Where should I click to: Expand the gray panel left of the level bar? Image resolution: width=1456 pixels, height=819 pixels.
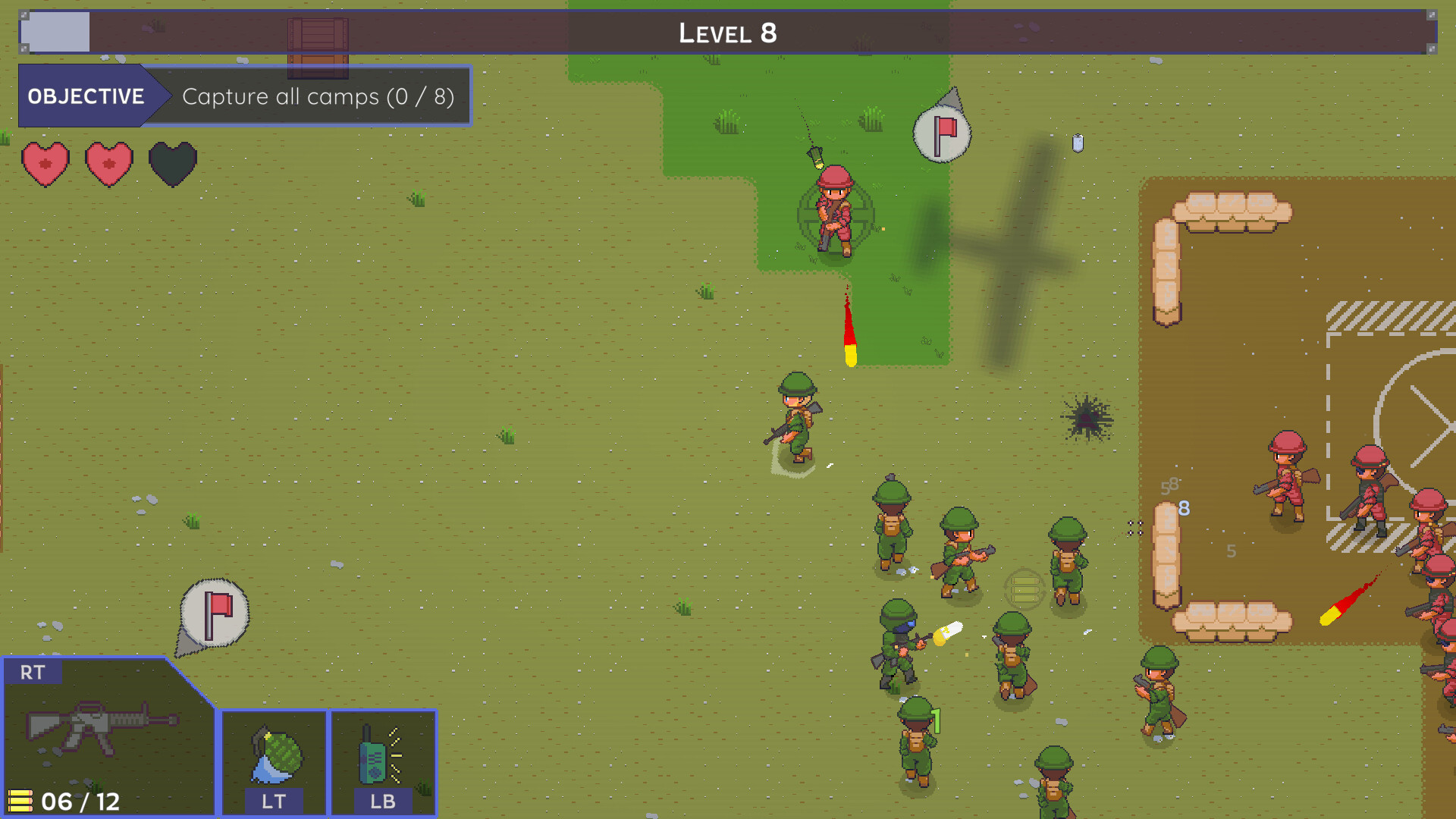coord(54,33)
